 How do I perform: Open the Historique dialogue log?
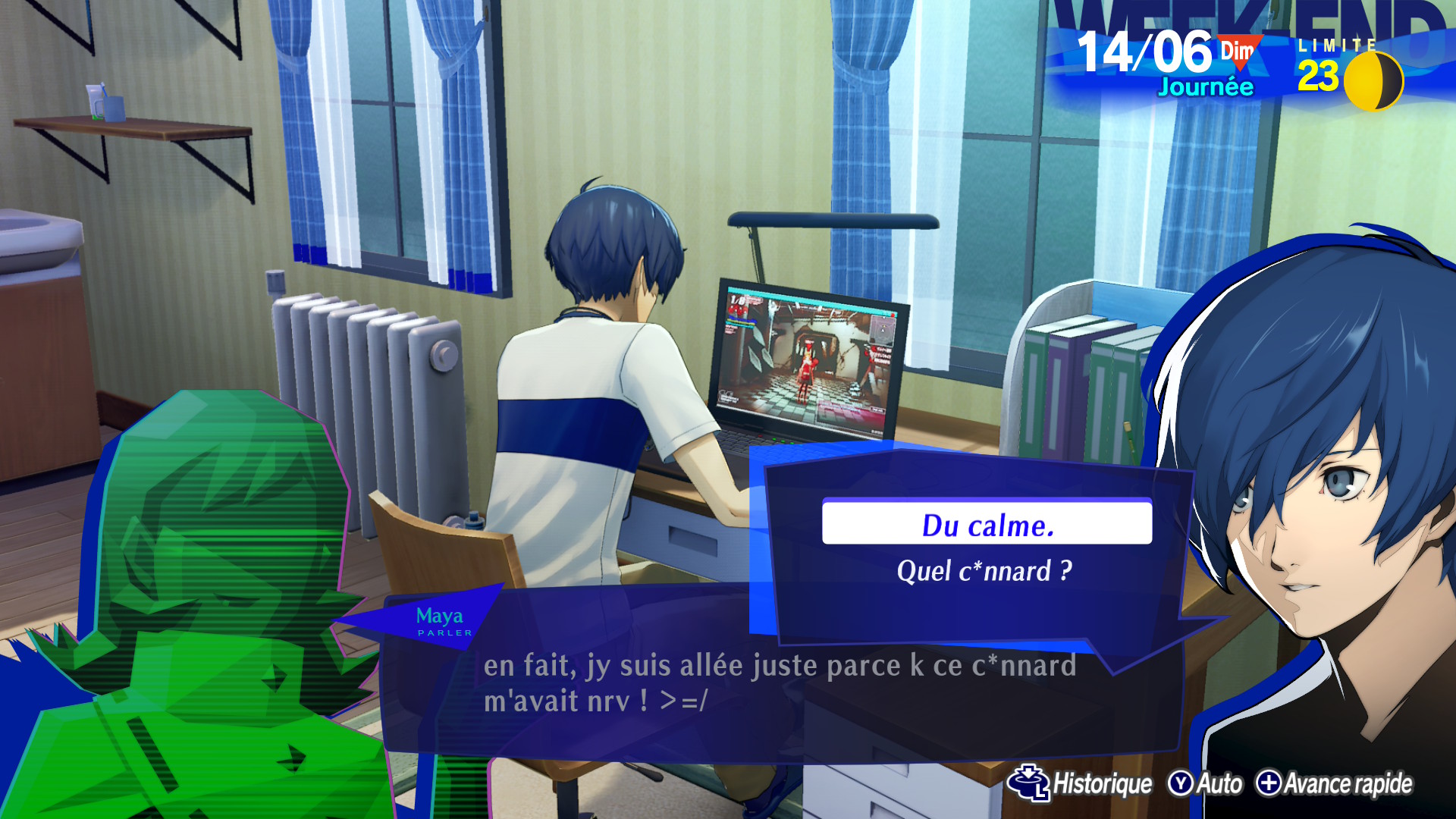pos(1080,783)
